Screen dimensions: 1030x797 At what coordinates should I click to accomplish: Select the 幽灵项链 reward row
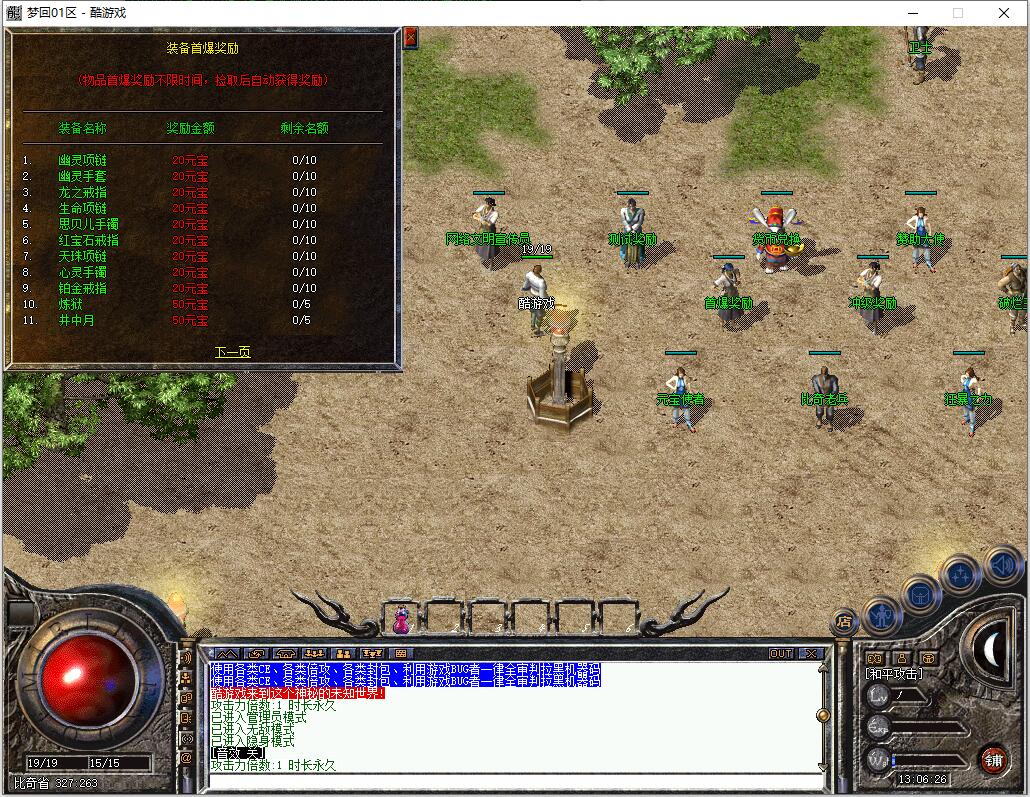(x=82, y=160)
